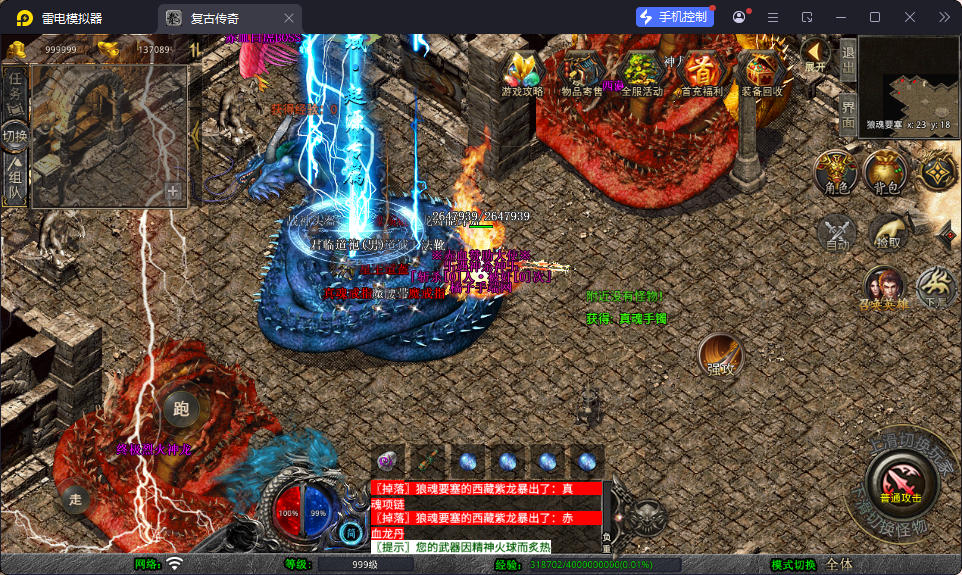Tap the 拾取 pickup hand button

887,233
